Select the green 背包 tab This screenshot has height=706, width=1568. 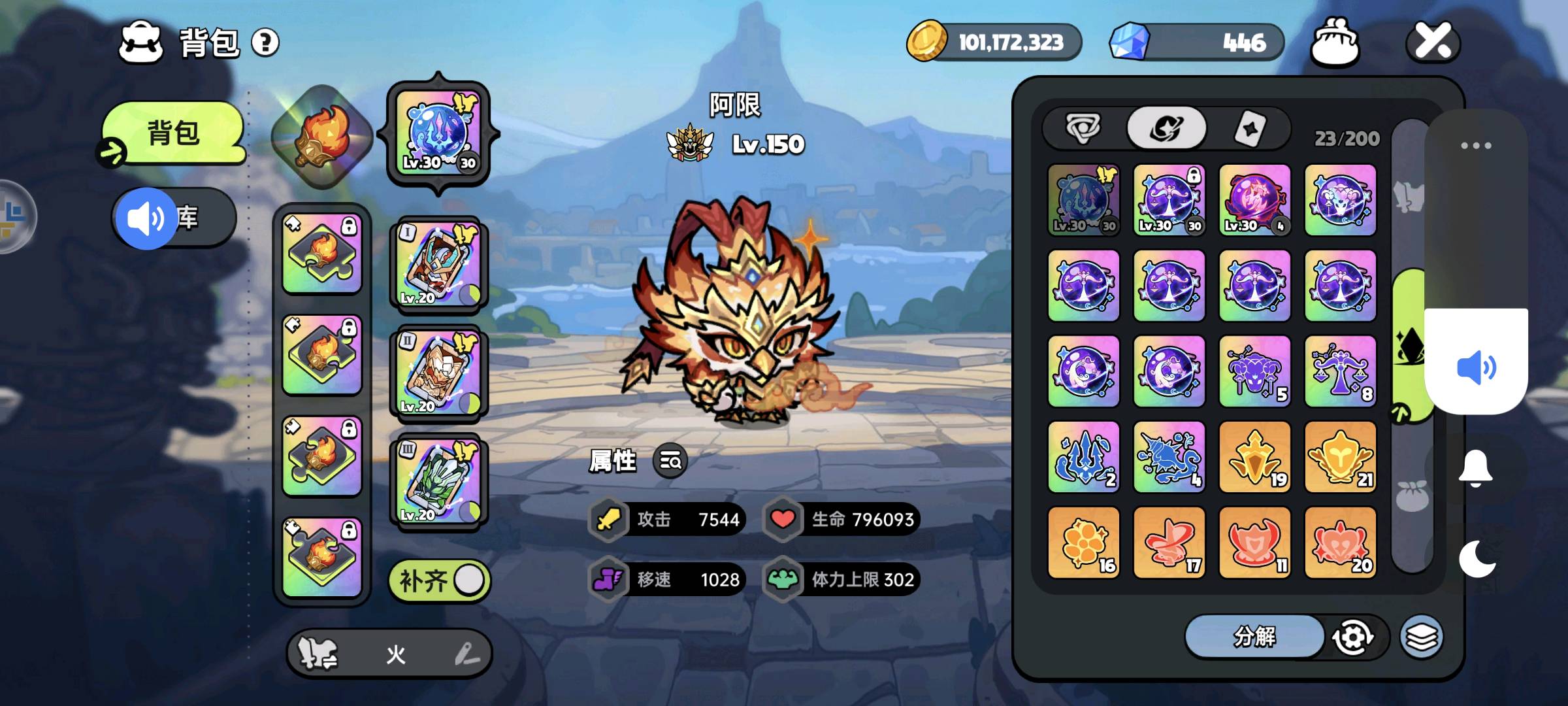tap(174, 133)
